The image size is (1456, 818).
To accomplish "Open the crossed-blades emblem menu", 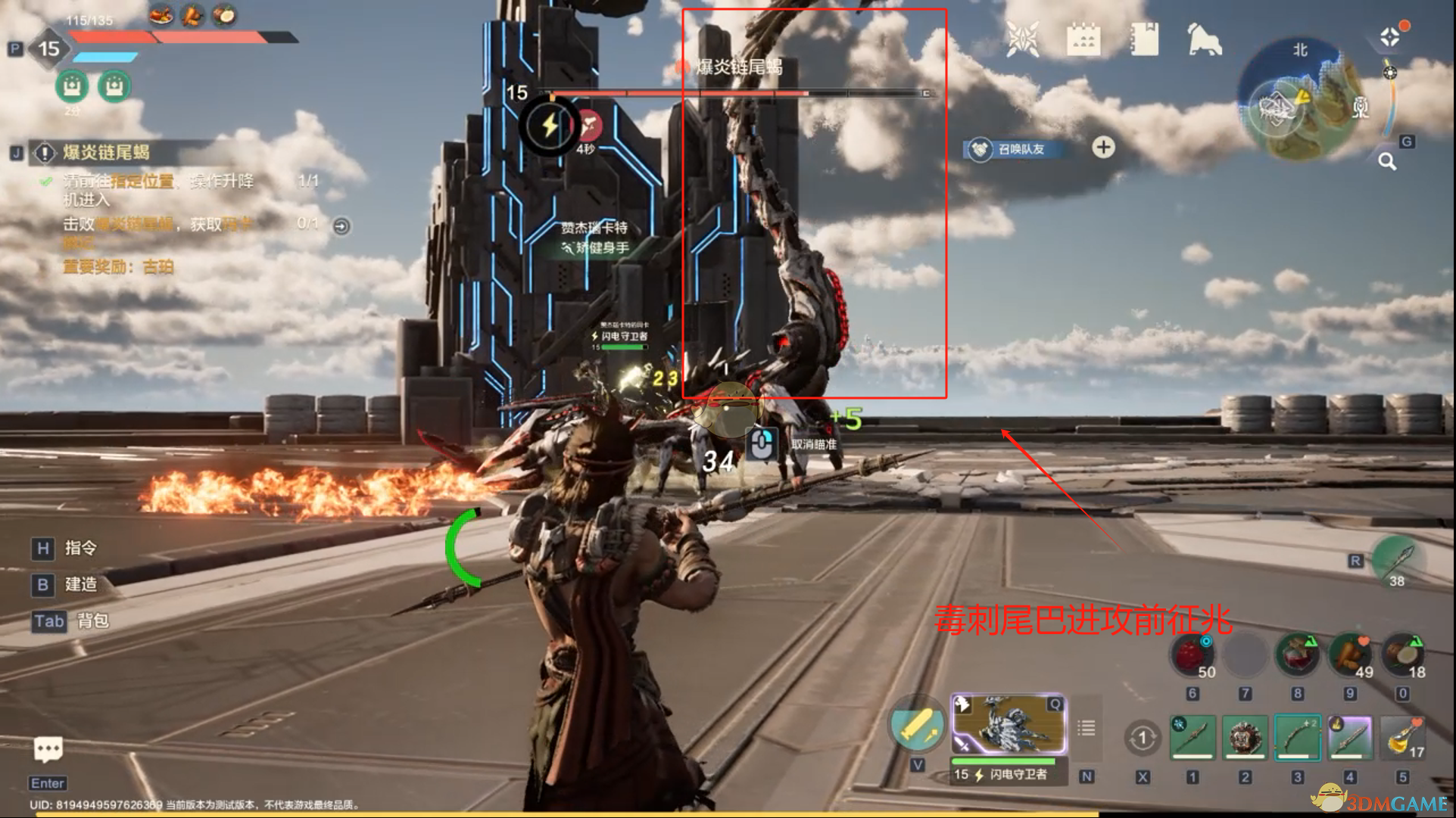I will pos(1022,39).
